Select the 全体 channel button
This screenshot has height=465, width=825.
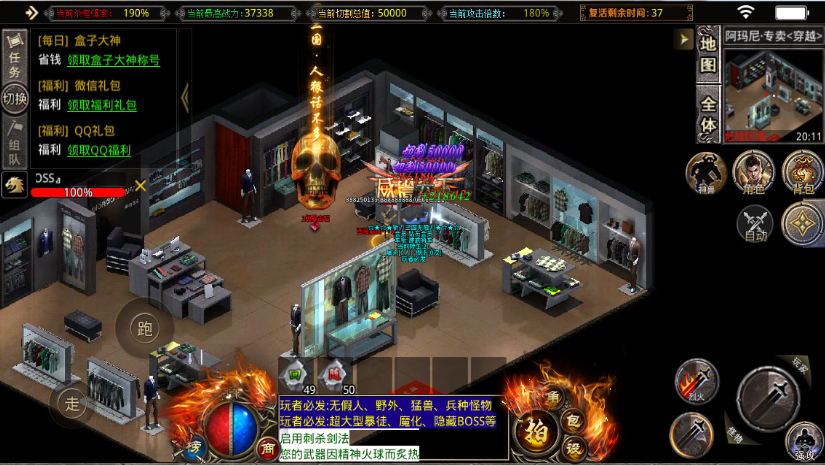(708, 115)
